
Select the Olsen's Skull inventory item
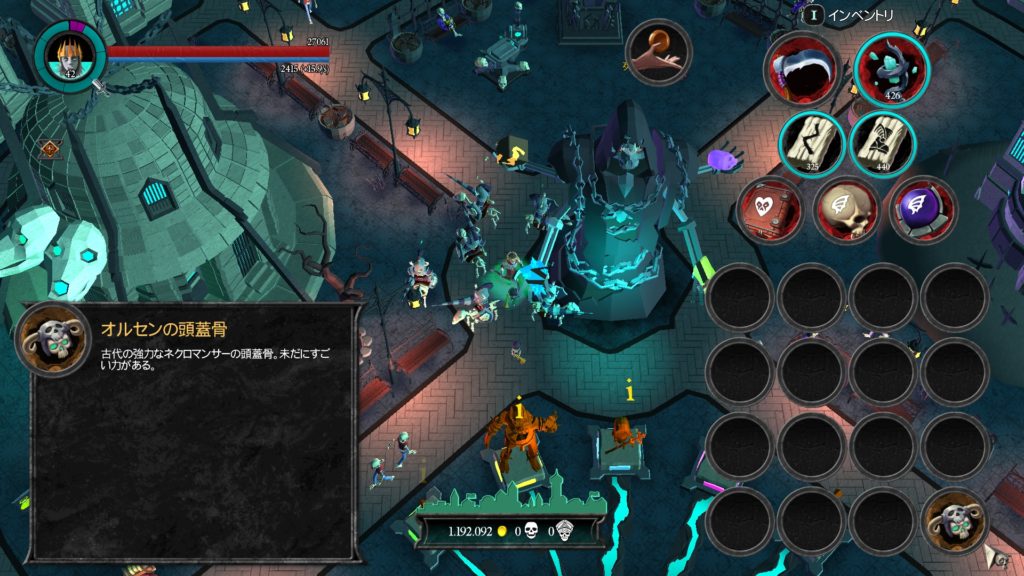[954, 522]
